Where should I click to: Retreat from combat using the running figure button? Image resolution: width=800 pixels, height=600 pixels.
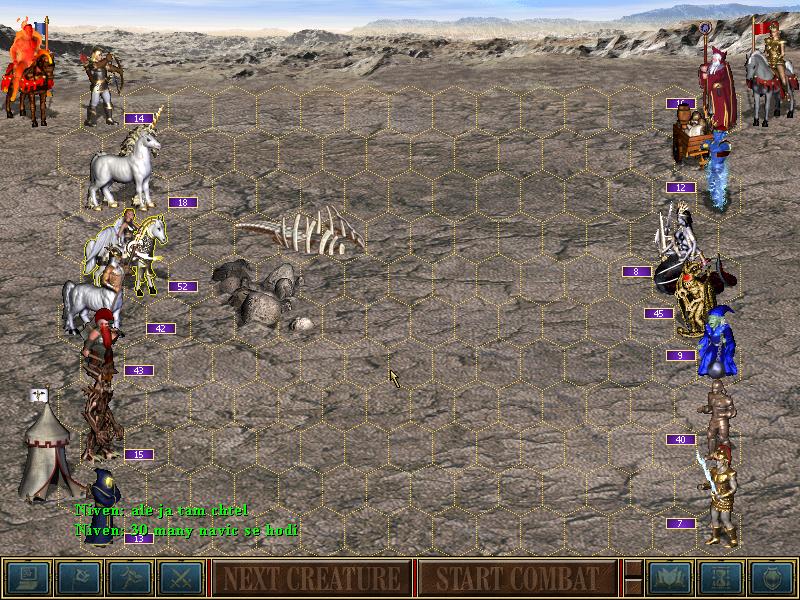point(129,578)
